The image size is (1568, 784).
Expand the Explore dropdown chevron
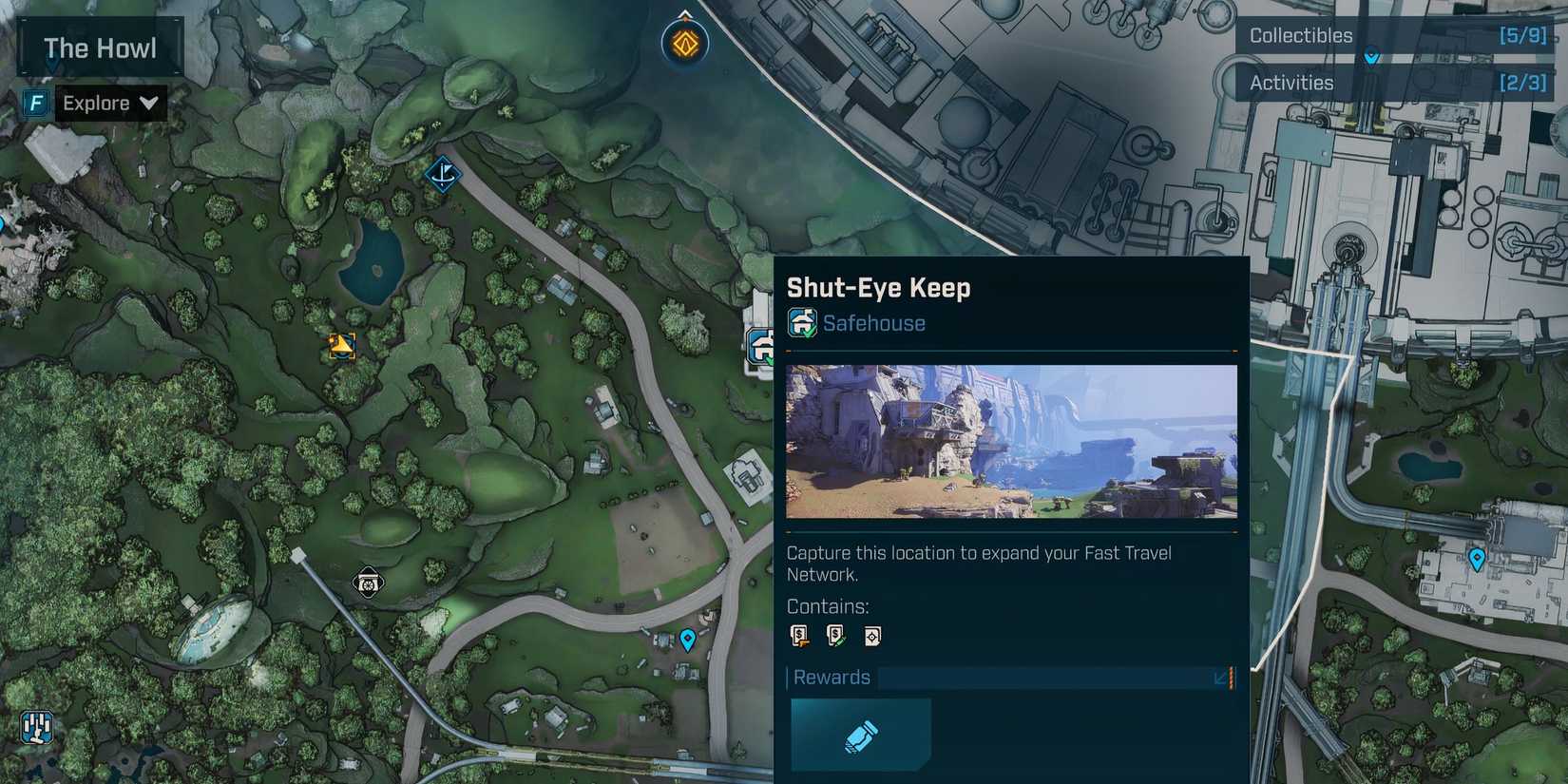click(149, 104)
